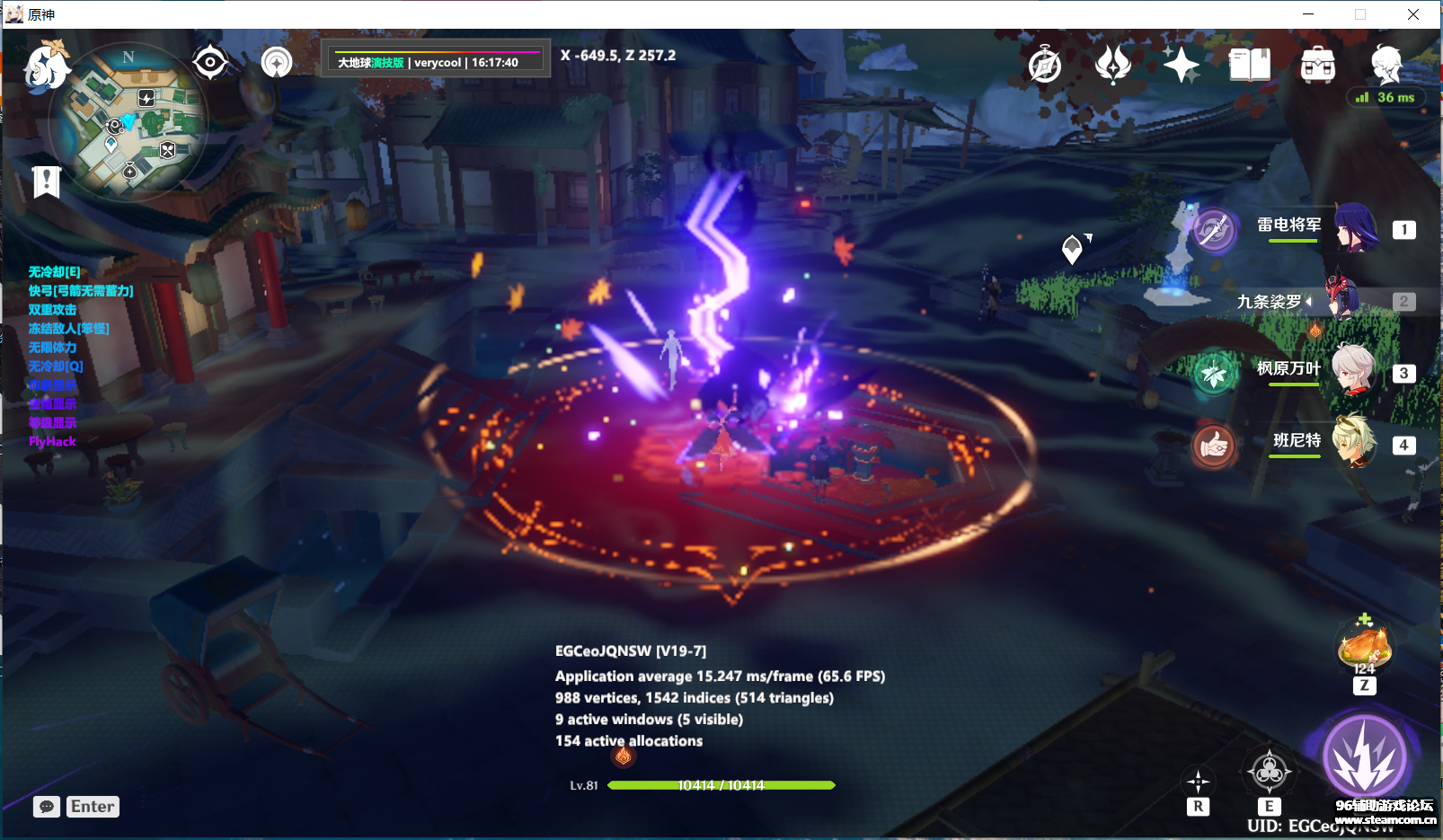Open the adventurer handbook compass icon

coord(1045,64)
